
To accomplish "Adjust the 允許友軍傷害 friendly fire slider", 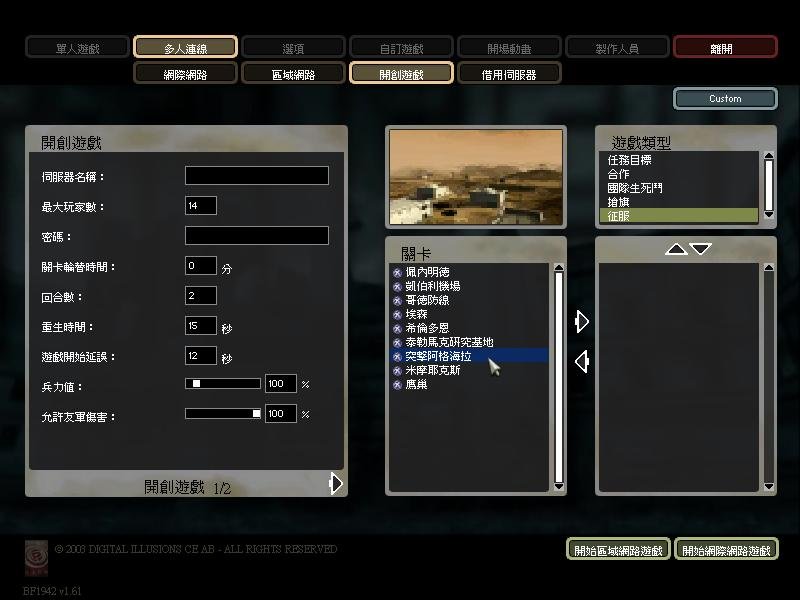I will [222, 414].
